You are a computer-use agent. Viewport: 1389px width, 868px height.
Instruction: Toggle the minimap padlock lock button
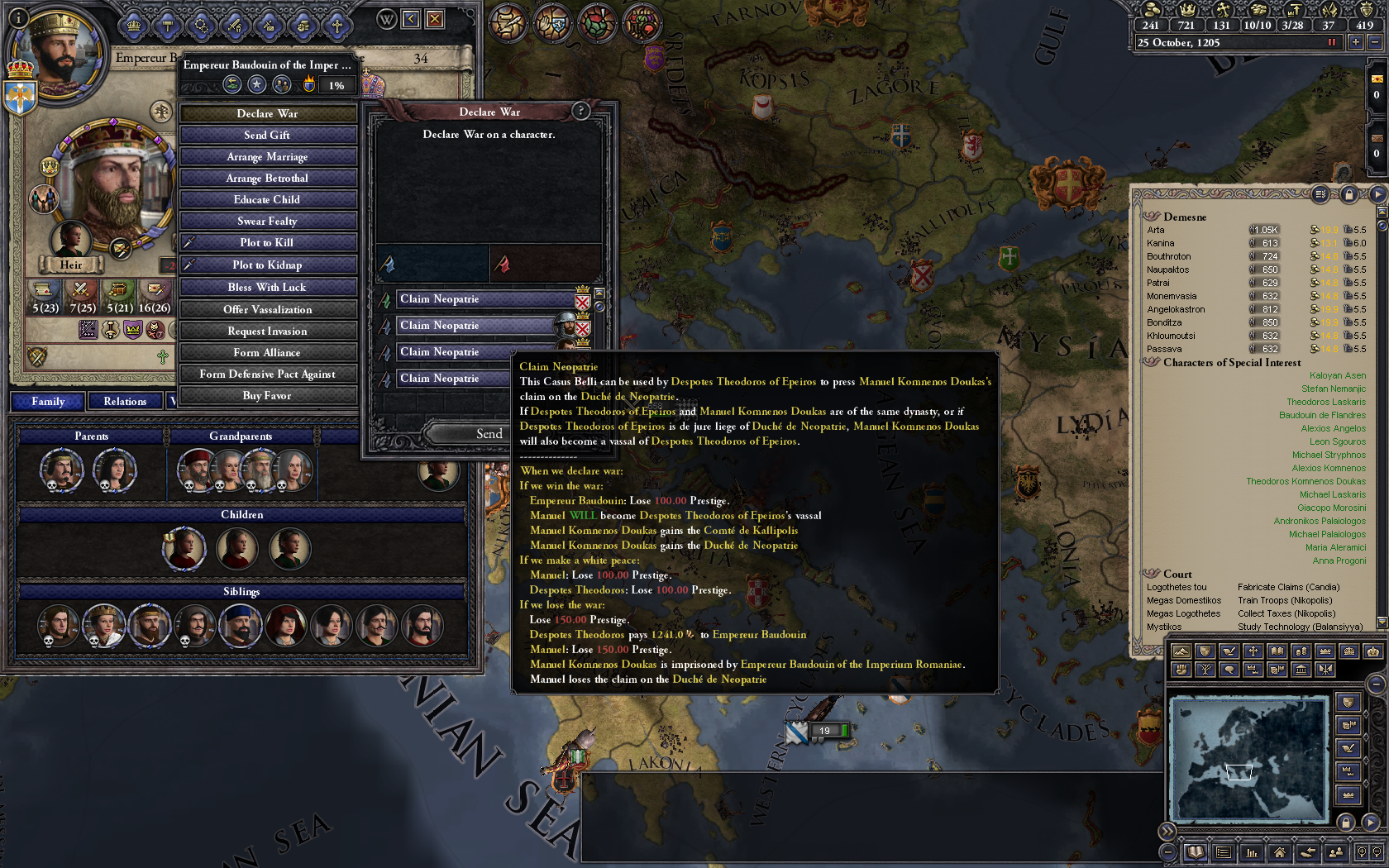[x=1346, y=822]
